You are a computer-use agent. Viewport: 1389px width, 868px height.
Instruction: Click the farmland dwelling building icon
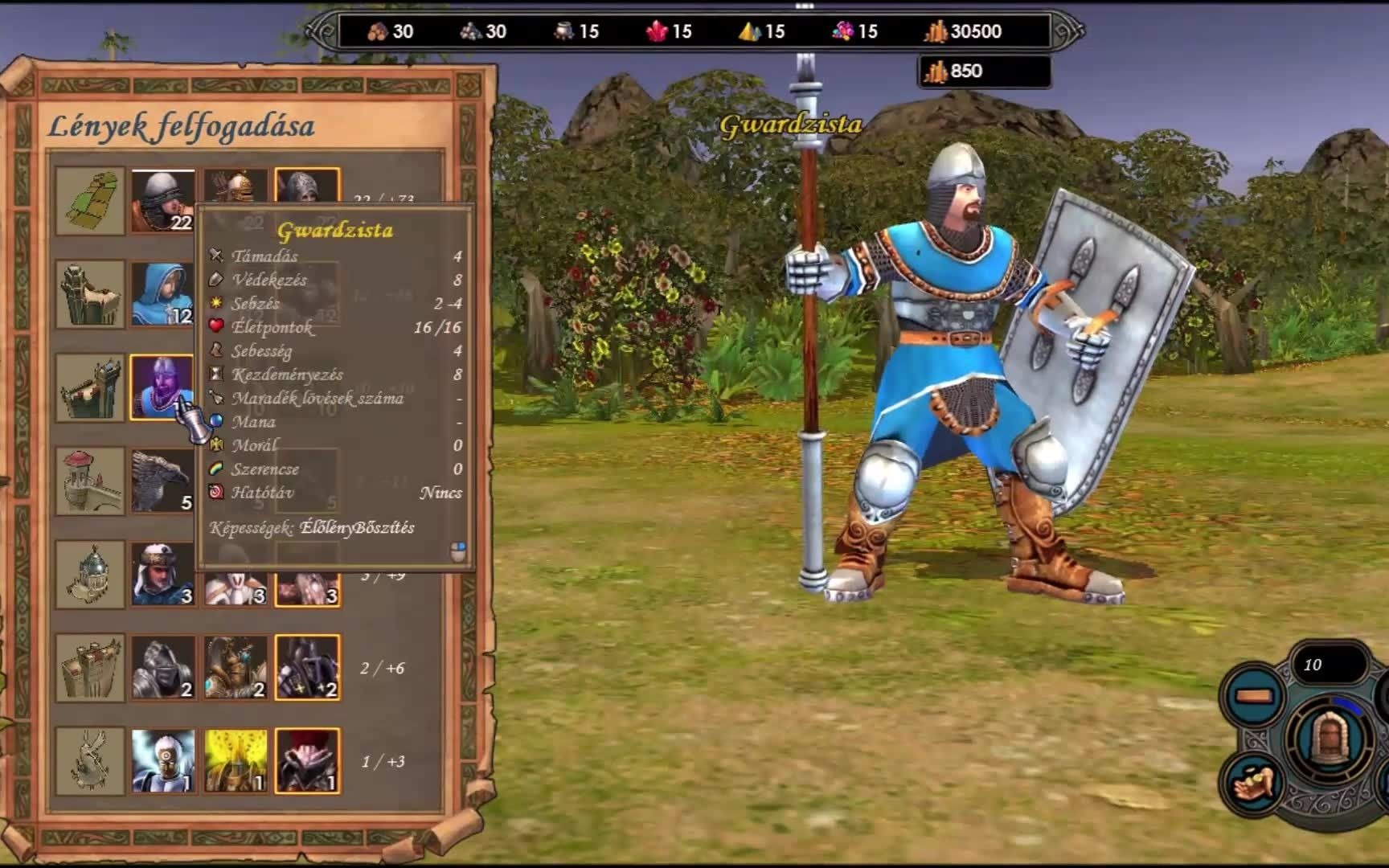click(90, 201)
